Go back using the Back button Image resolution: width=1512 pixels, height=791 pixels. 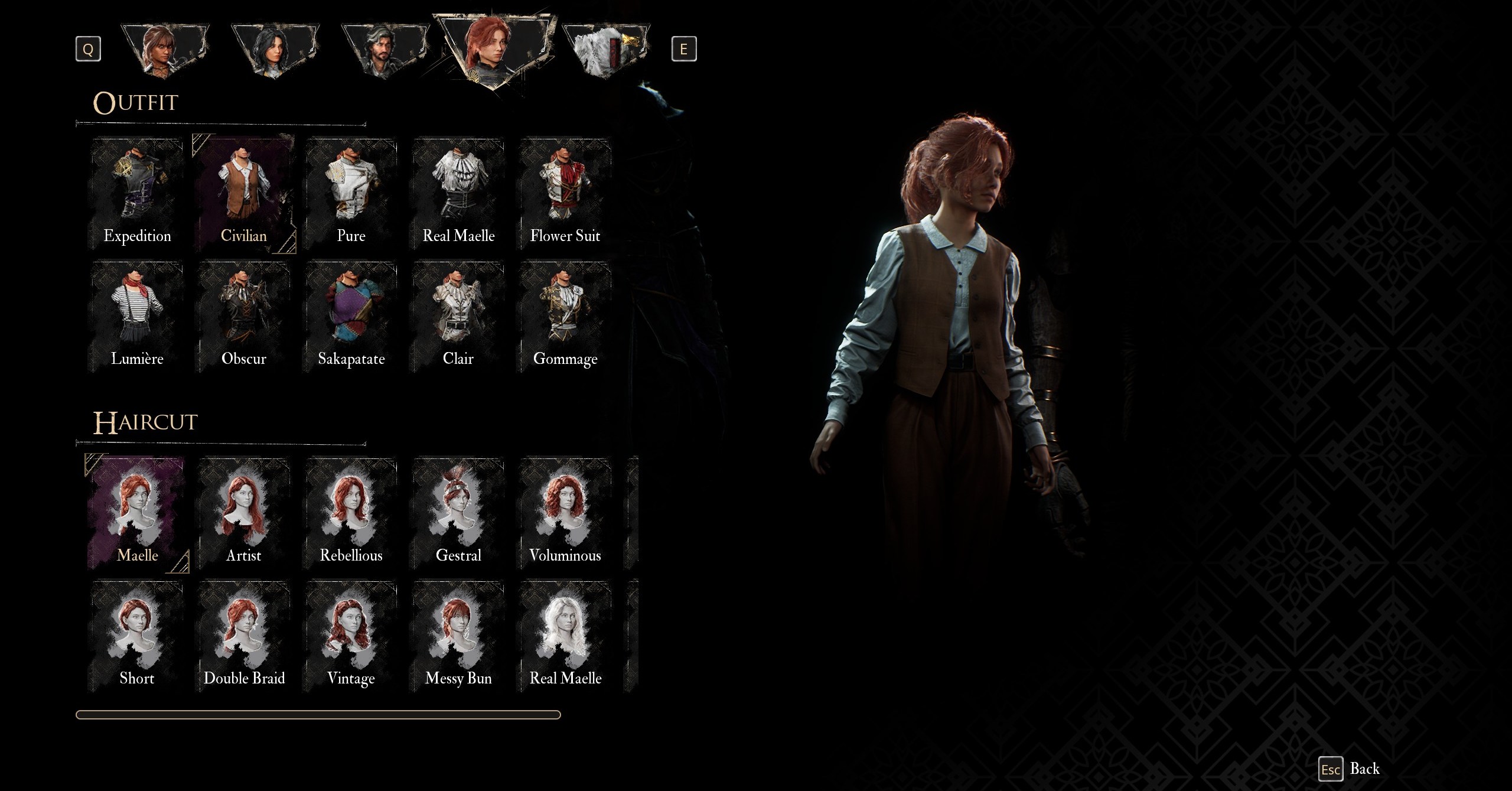(1350, 769)
